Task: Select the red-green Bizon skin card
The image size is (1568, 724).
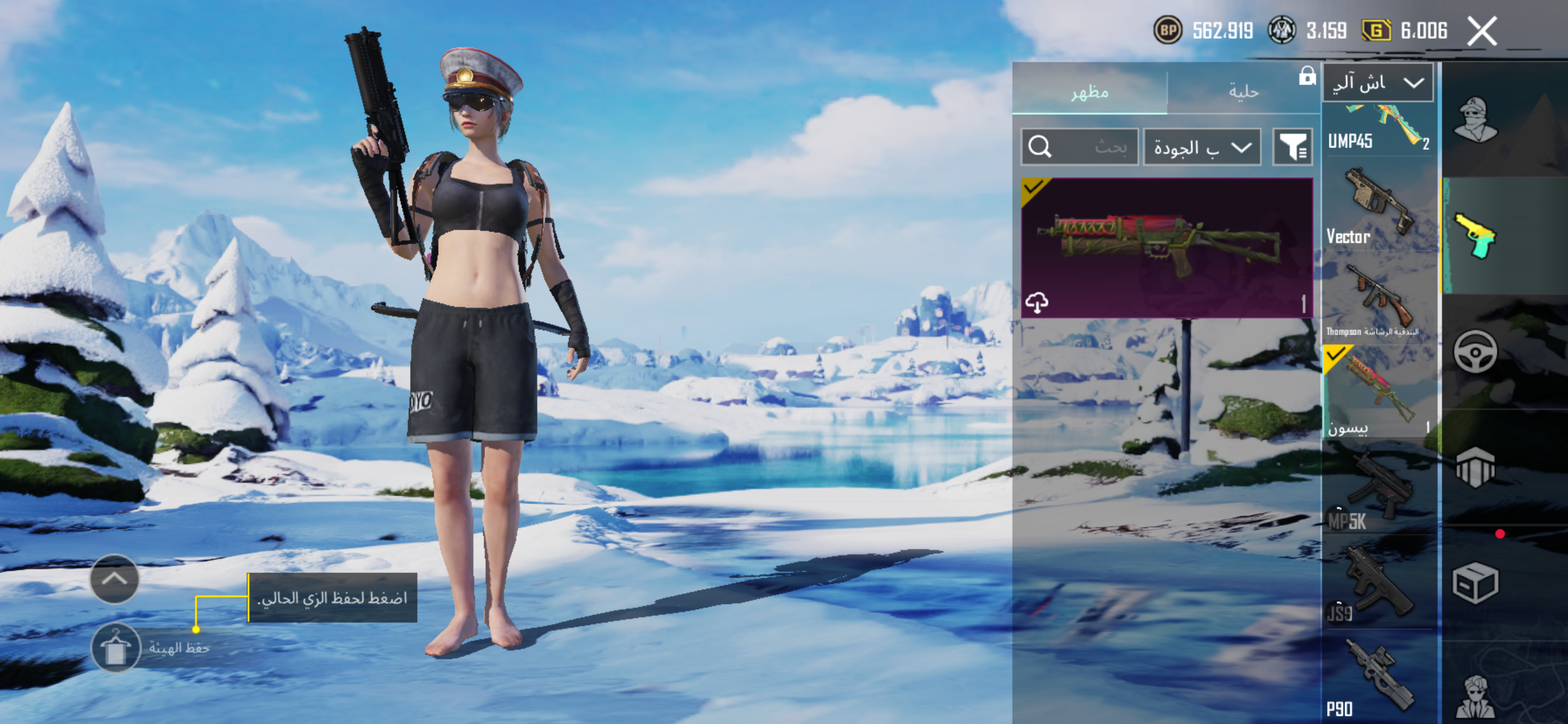Action: [x=1166, y=248]
